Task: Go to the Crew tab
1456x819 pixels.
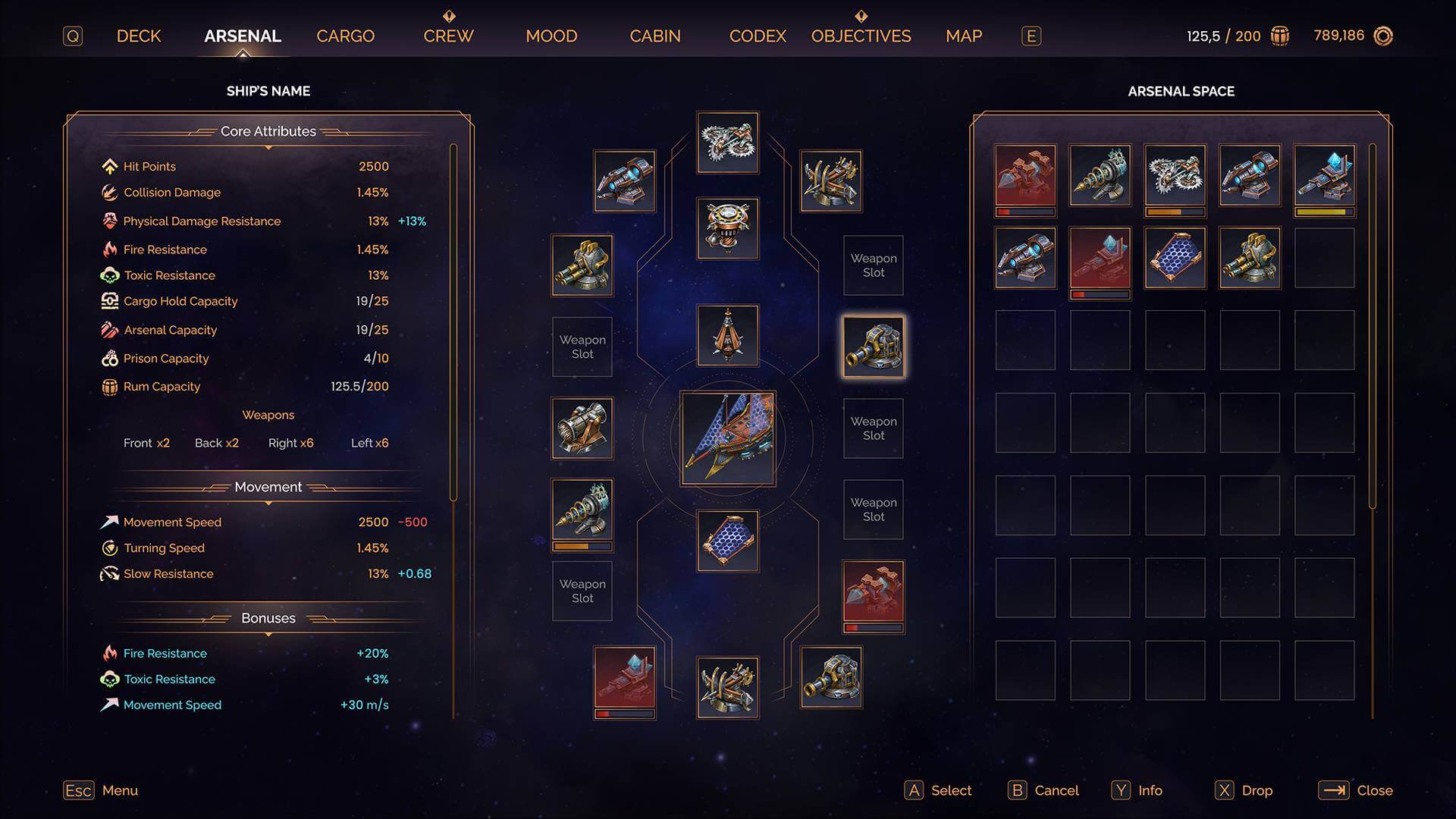Action: [x=448, y=36]
